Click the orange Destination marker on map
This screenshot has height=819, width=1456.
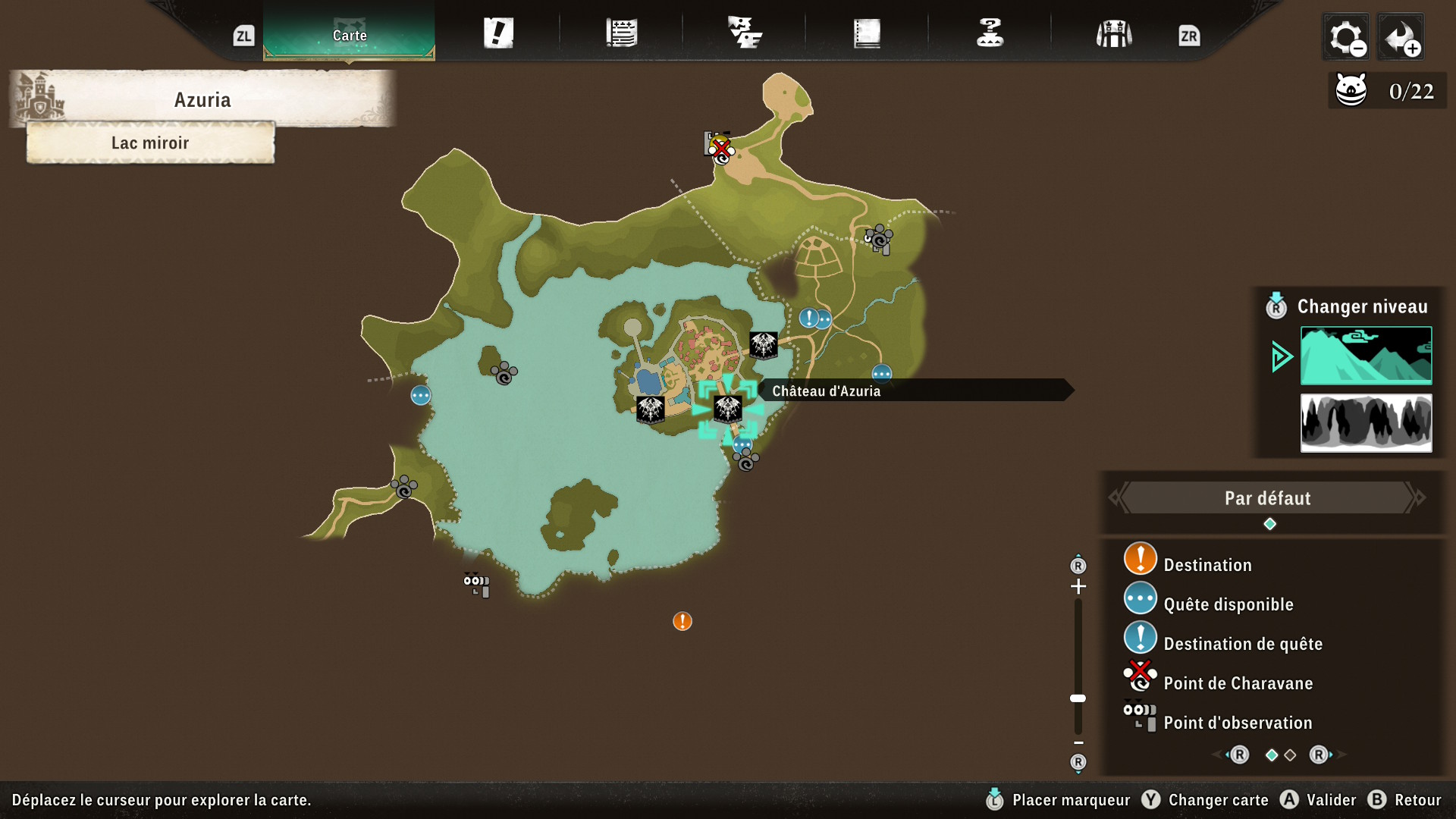(682, 622)
